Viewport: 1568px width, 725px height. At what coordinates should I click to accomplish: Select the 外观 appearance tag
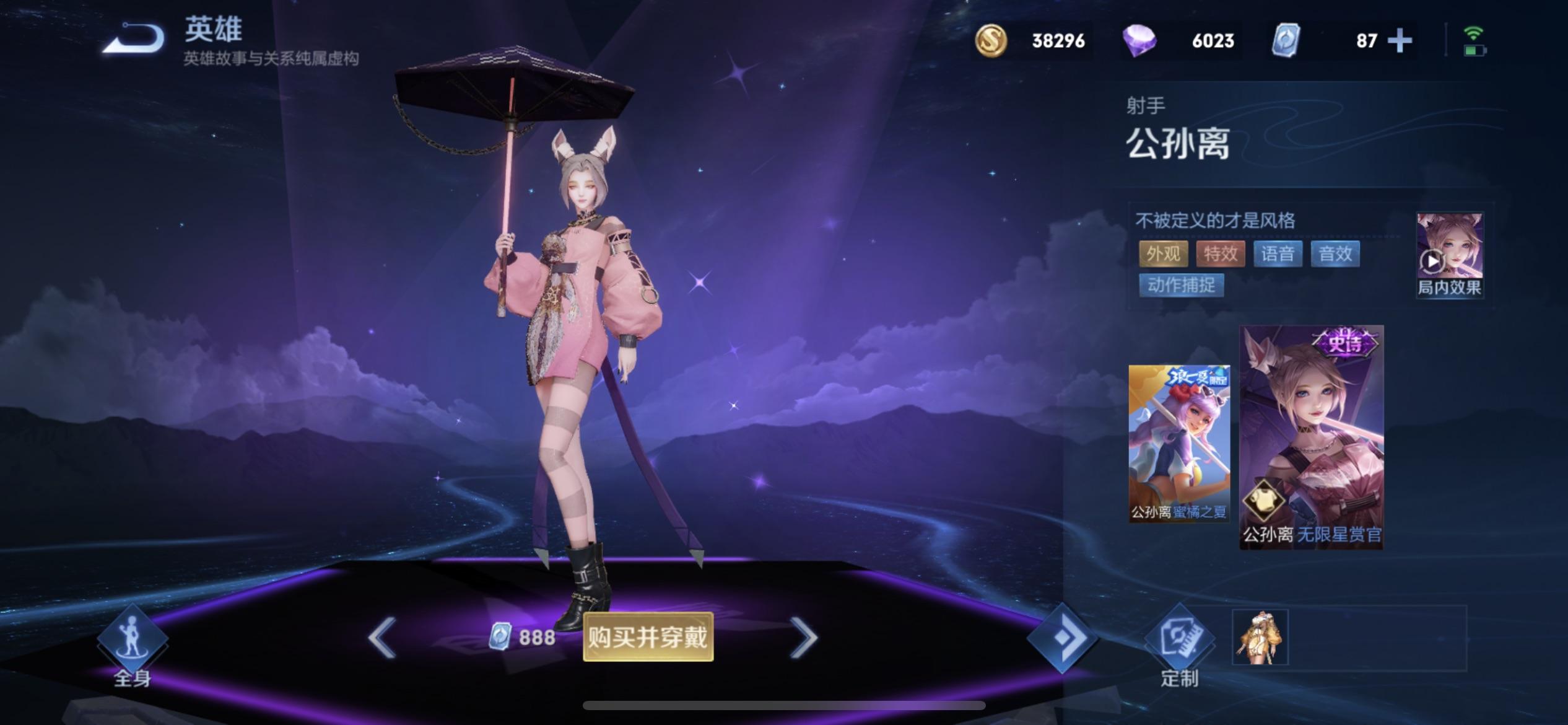1163,253
